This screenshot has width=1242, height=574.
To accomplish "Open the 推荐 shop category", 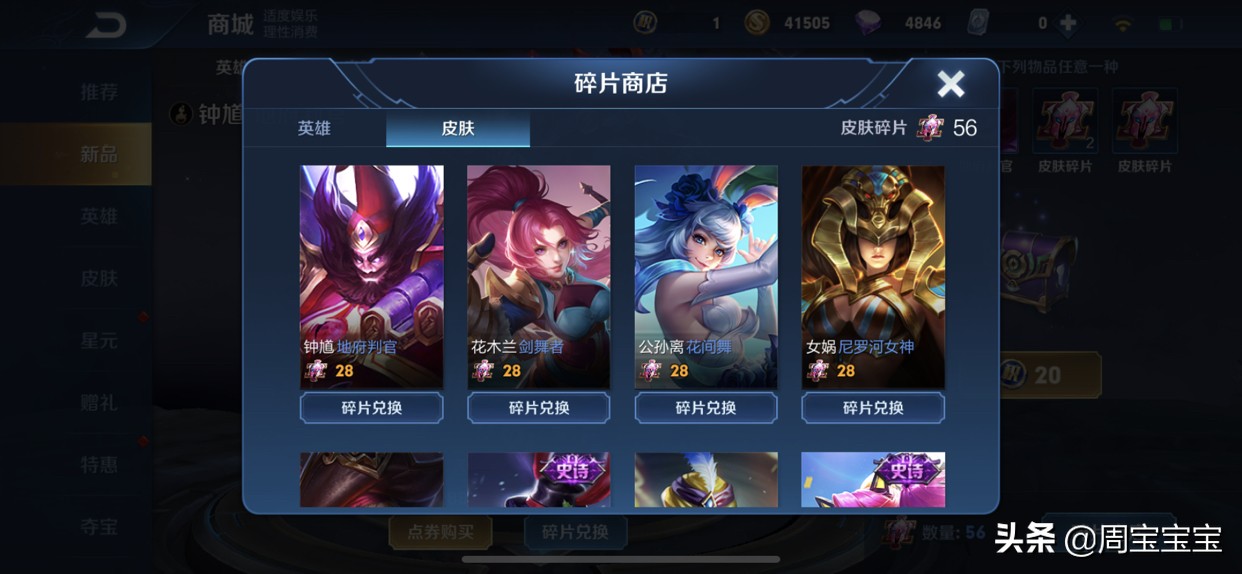I will tap(99, 92).
